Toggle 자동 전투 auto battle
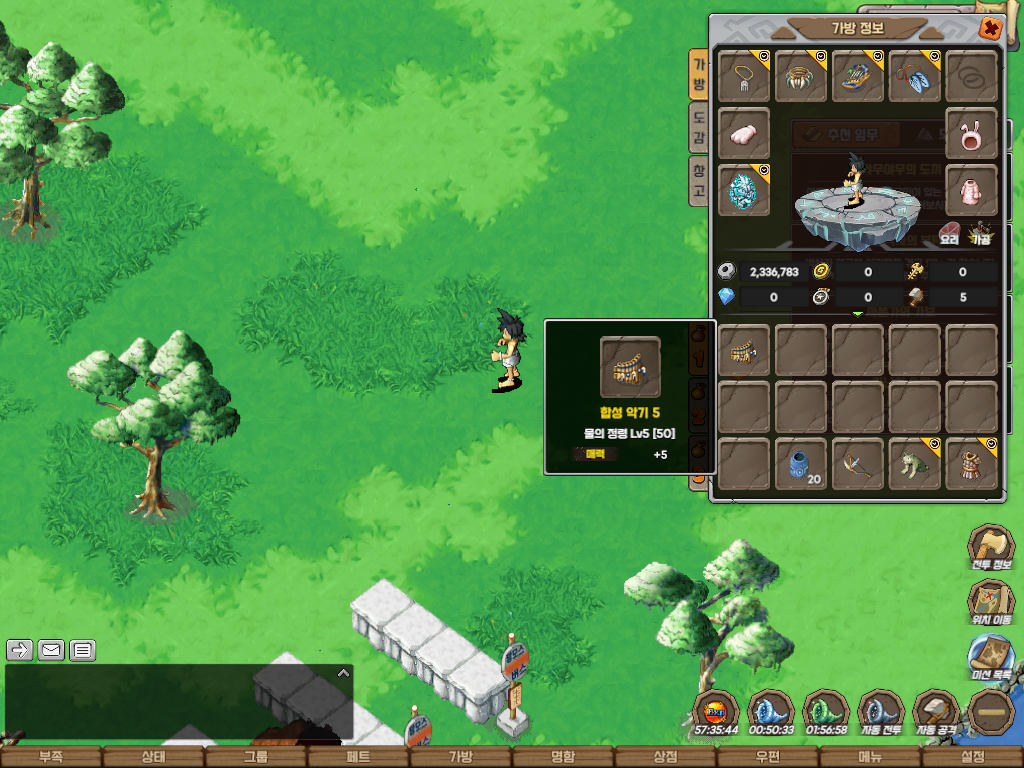Image resolution: width=1024 pixels, height=768 pixels. coord(880,714)
